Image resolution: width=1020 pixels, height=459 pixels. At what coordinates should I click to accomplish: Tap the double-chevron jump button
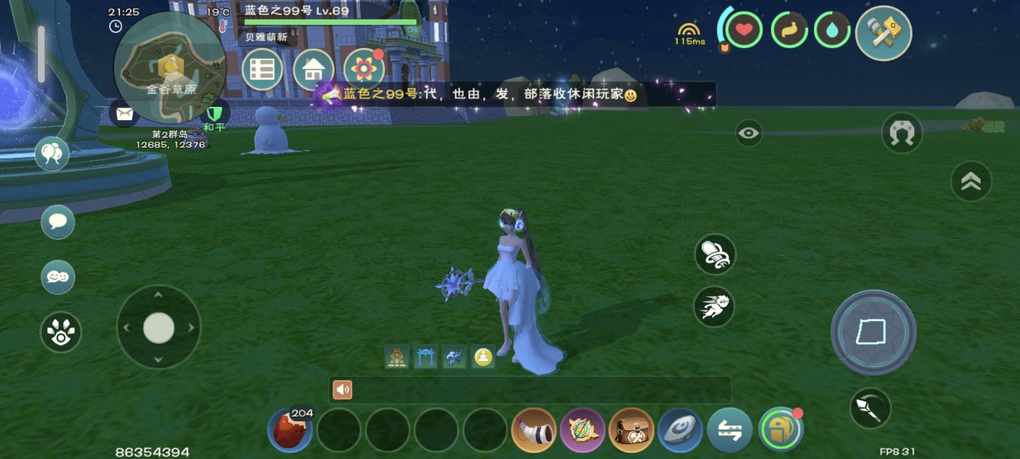[x=970, y=181]
